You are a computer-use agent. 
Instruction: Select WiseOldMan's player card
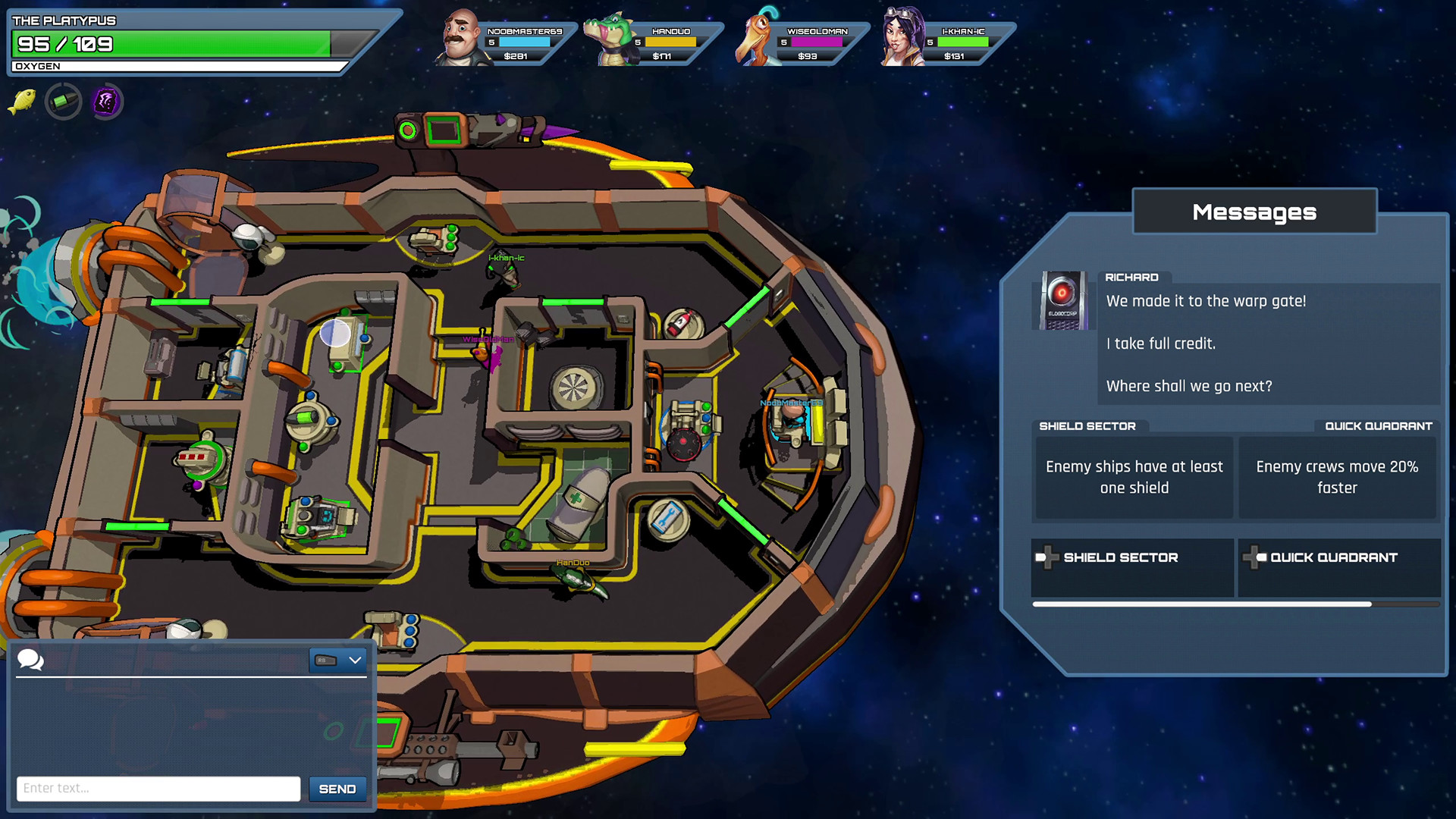coord(799,39)
